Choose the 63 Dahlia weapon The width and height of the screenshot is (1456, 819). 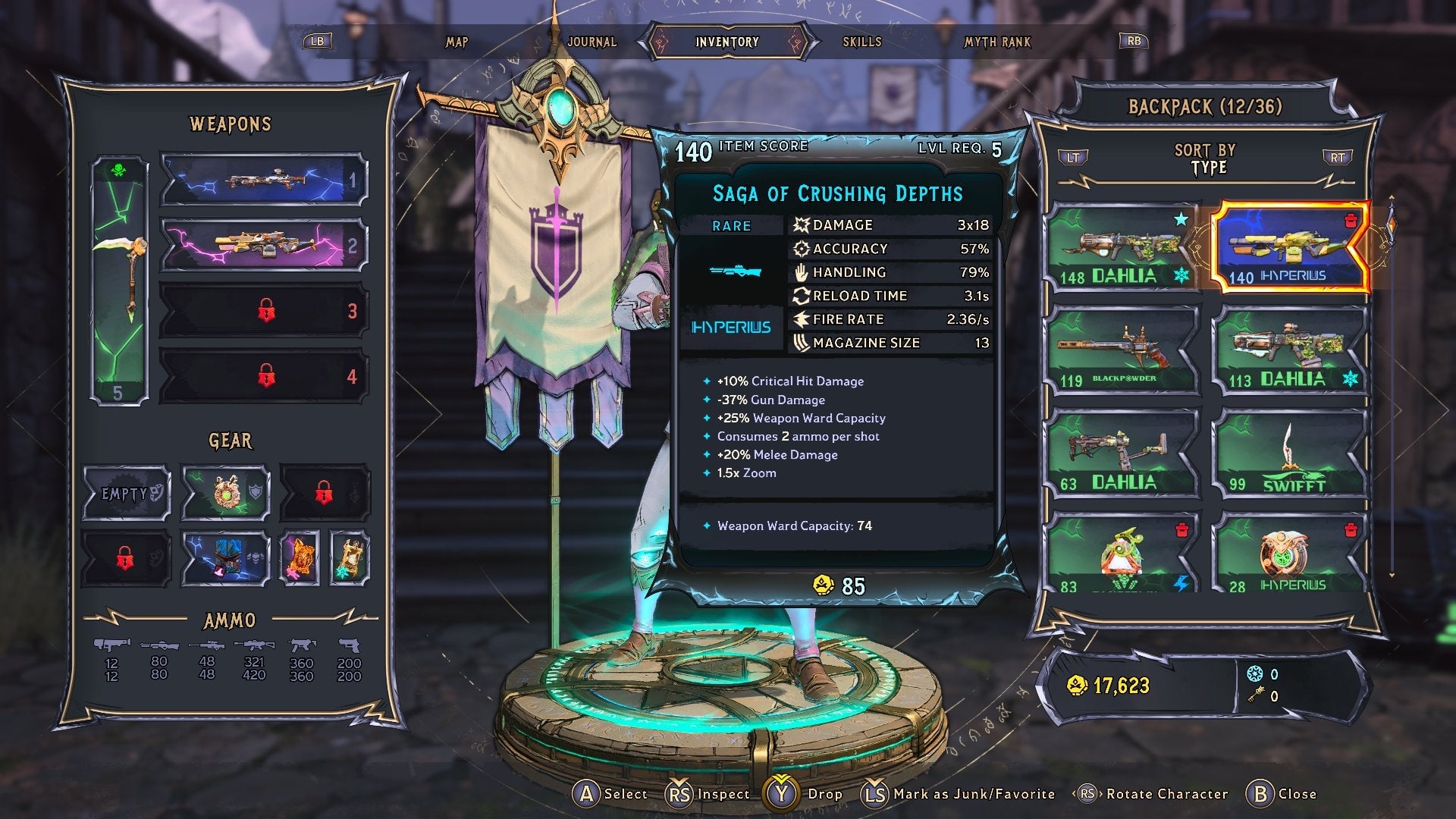[1122, 454]
